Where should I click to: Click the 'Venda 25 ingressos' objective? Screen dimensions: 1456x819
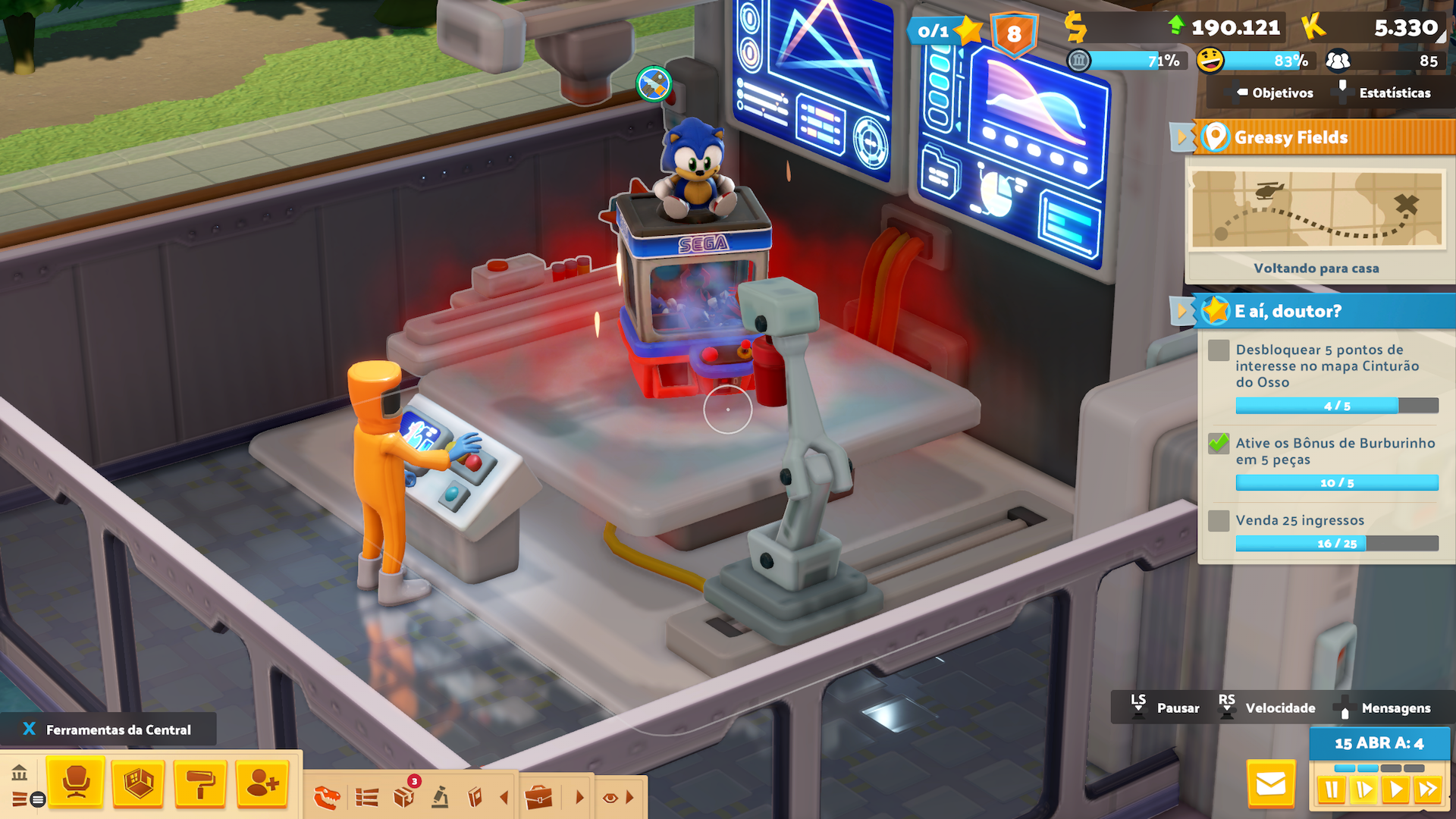pyautogui.click(x=1300, y=520)
